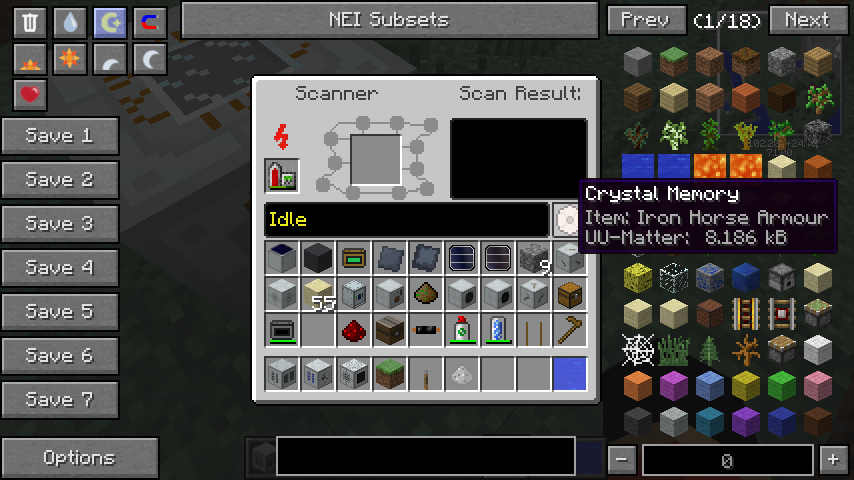Choose the Save 4 slot
This screenshot has height=480, width=854.
tap(60, 268)
